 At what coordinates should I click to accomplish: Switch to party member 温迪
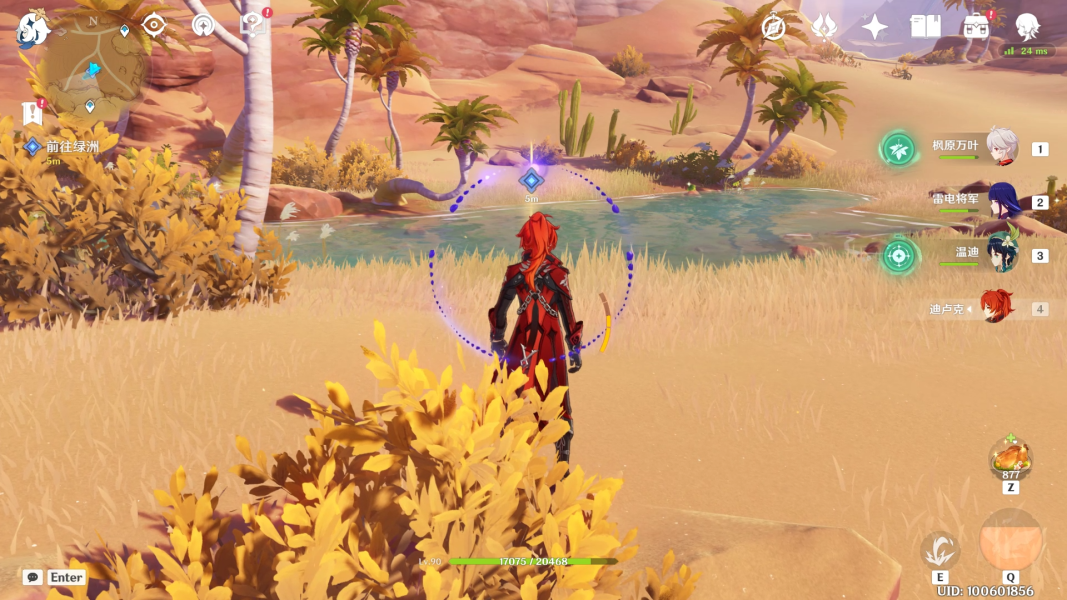(1001, 254)
